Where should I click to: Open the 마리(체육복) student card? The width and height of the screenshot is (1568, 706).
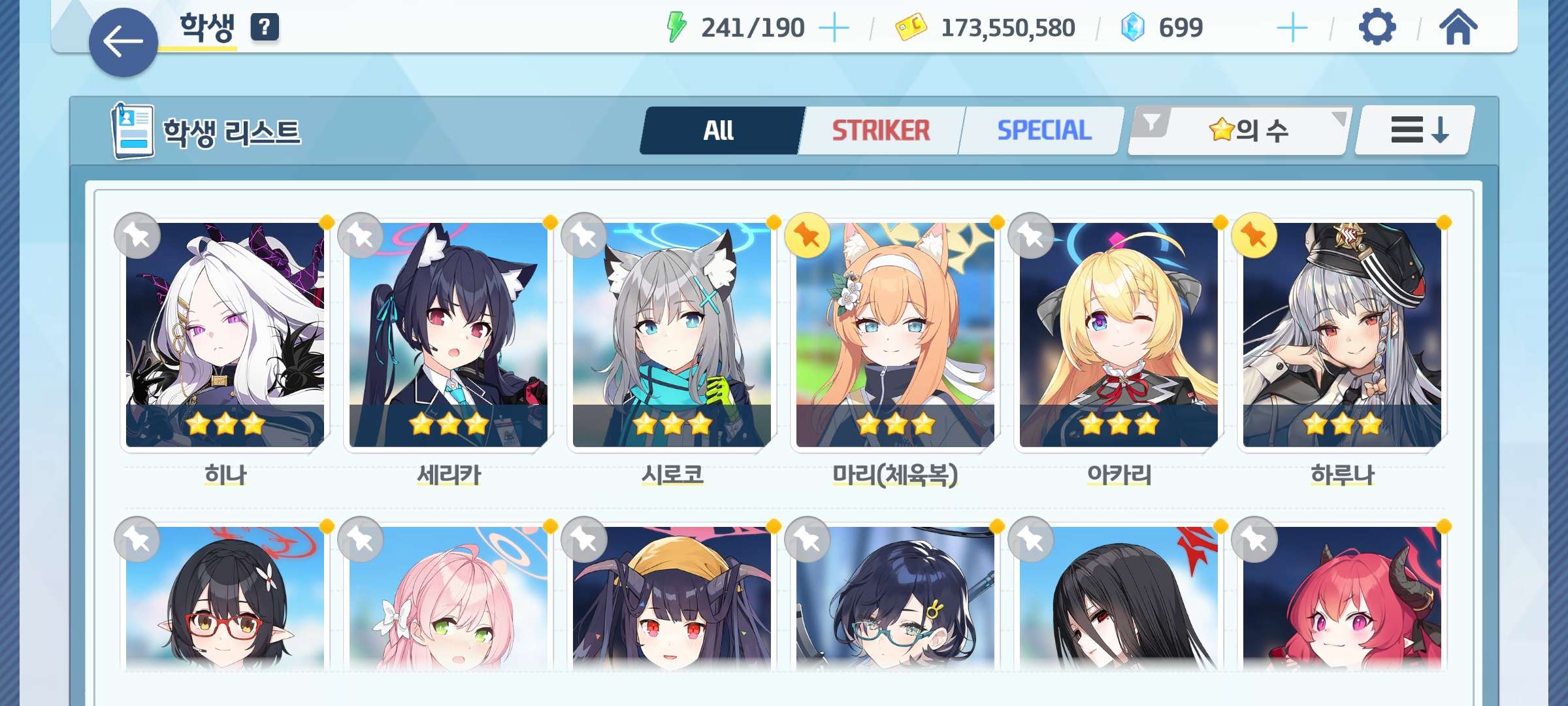(895, 335)
